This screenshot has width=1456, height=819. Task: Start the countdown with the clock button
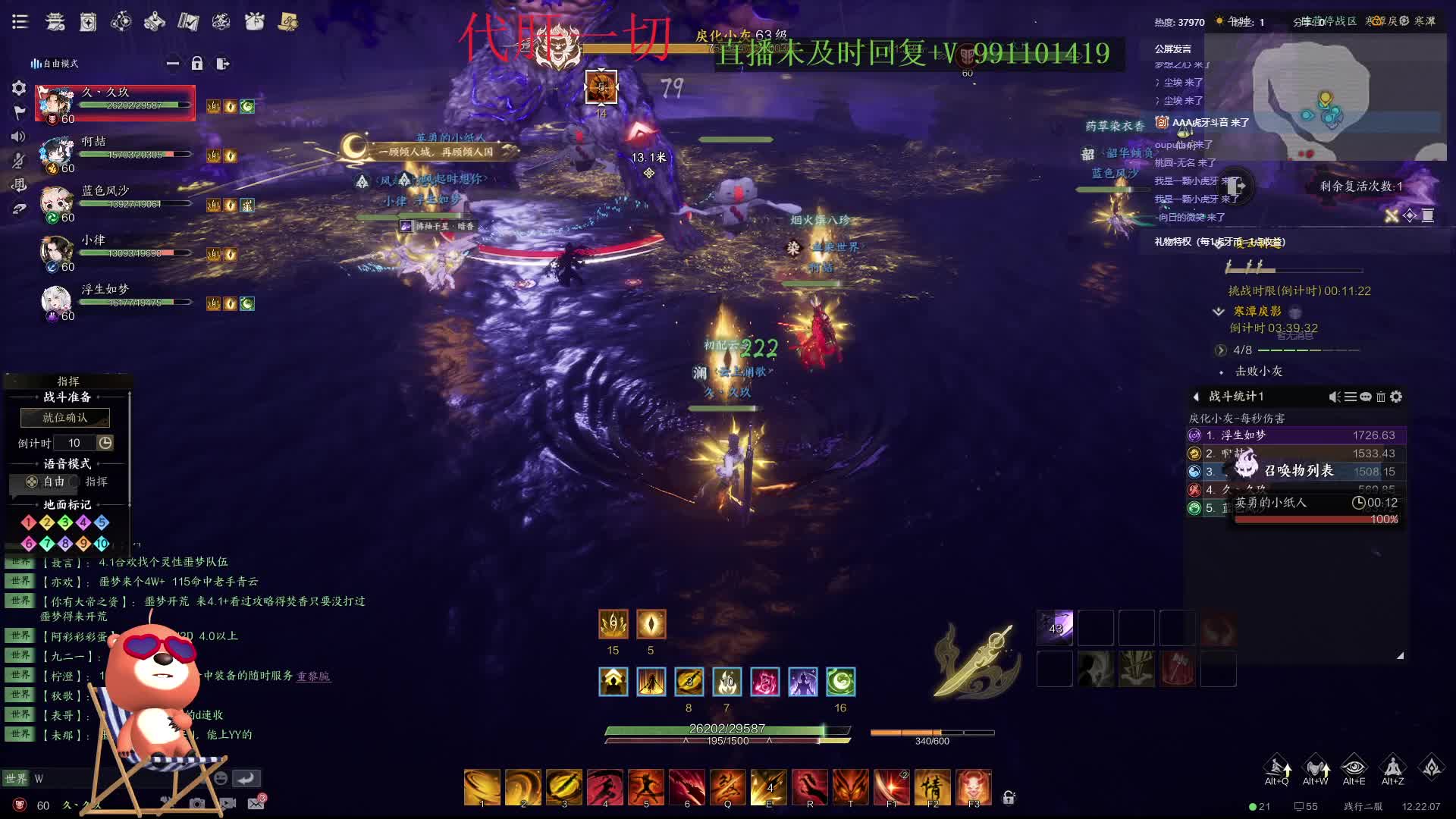(105, 443)
